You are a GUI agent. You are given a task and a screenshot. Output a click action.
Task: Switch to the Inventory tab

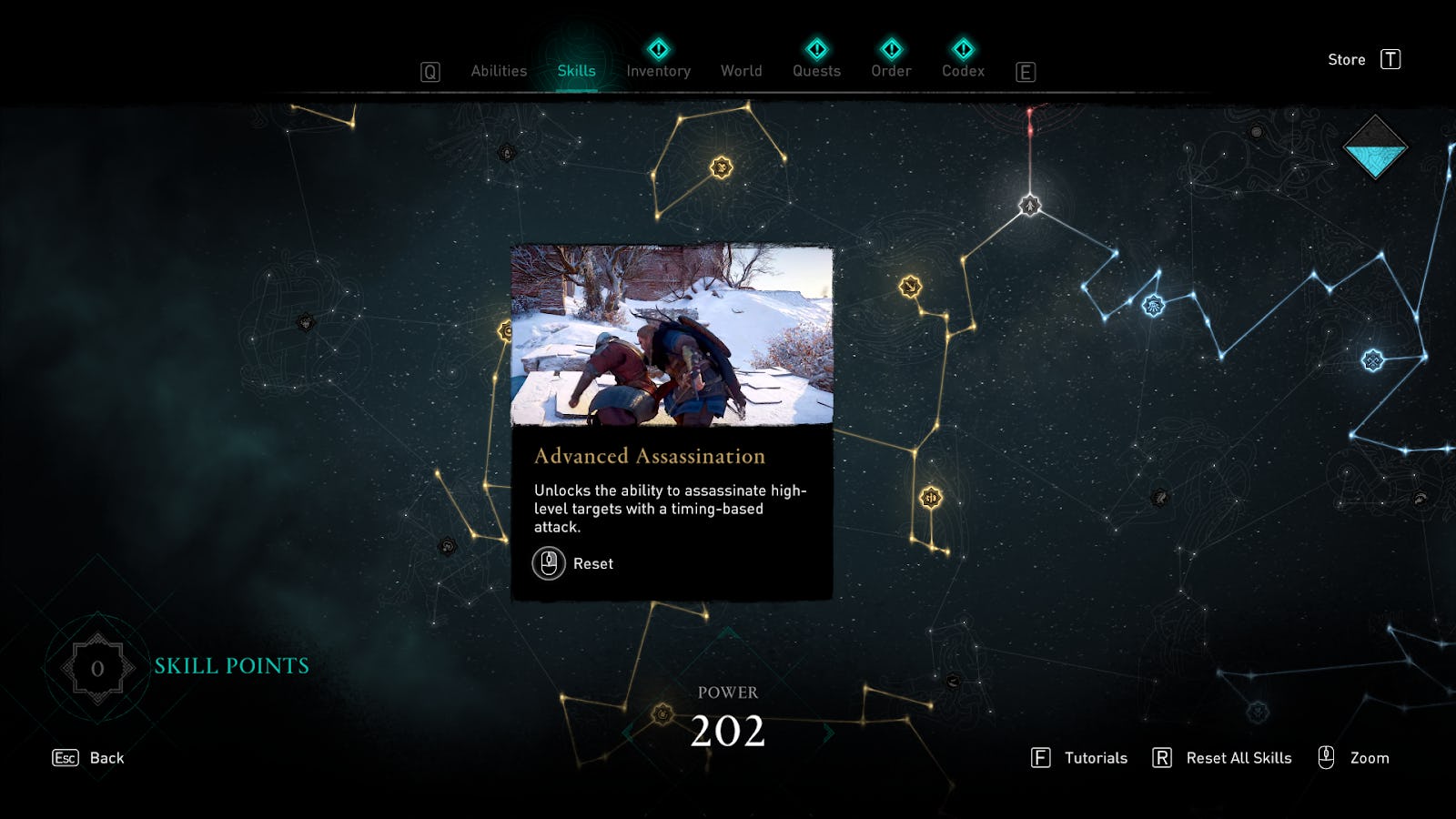(658, 71)
